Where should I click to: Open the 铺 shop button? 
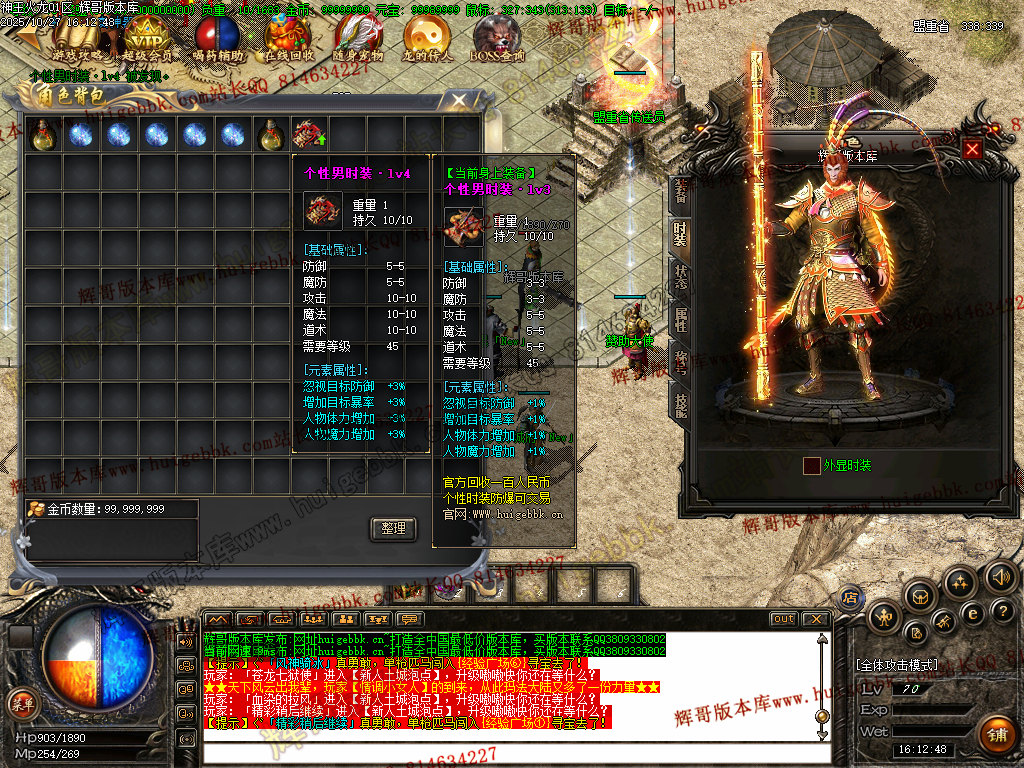pos(995,735)
